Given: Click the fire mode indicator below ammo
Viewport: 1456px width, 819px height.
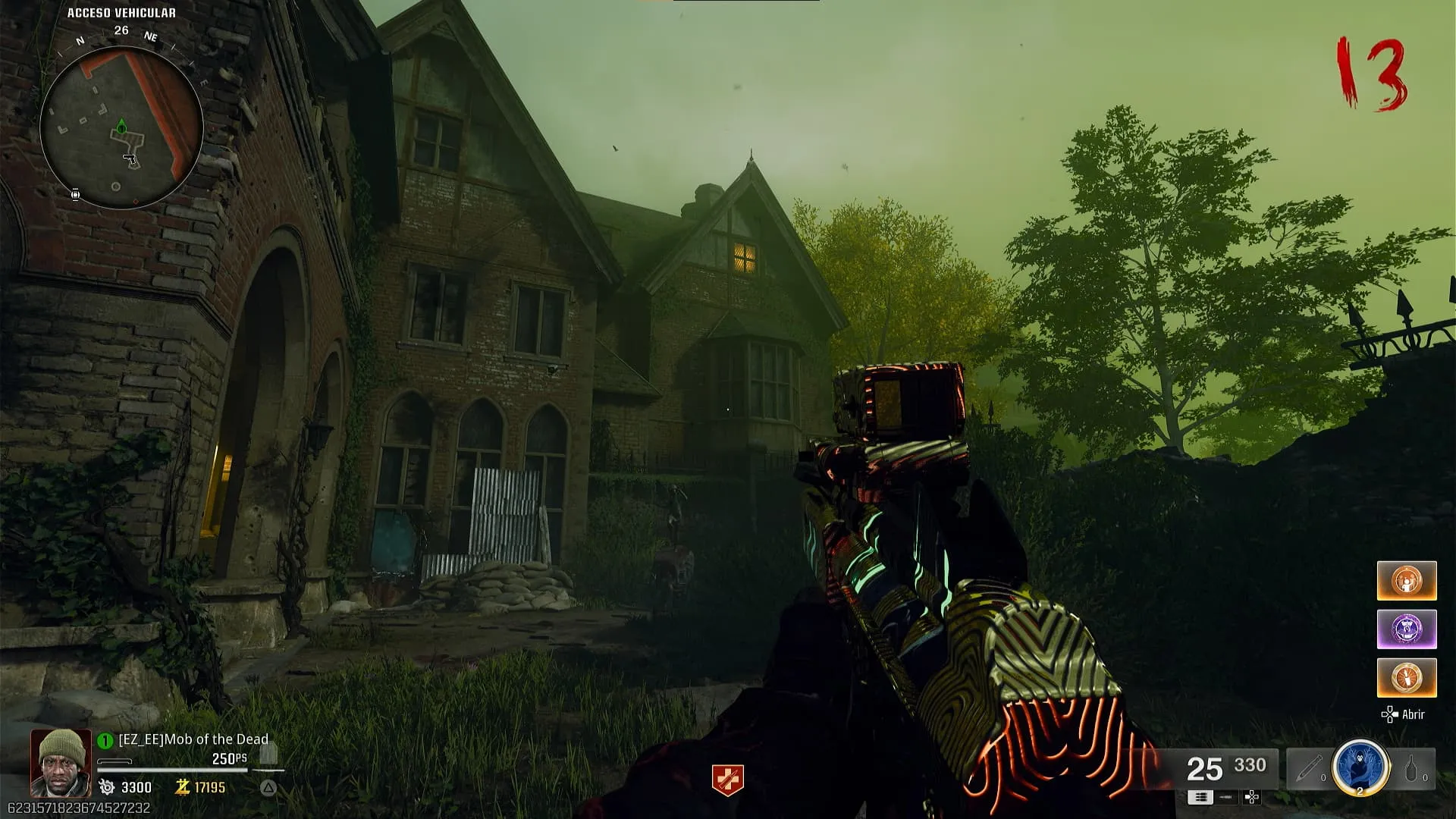Looking at the screenshot, I should coord(1200,797).
